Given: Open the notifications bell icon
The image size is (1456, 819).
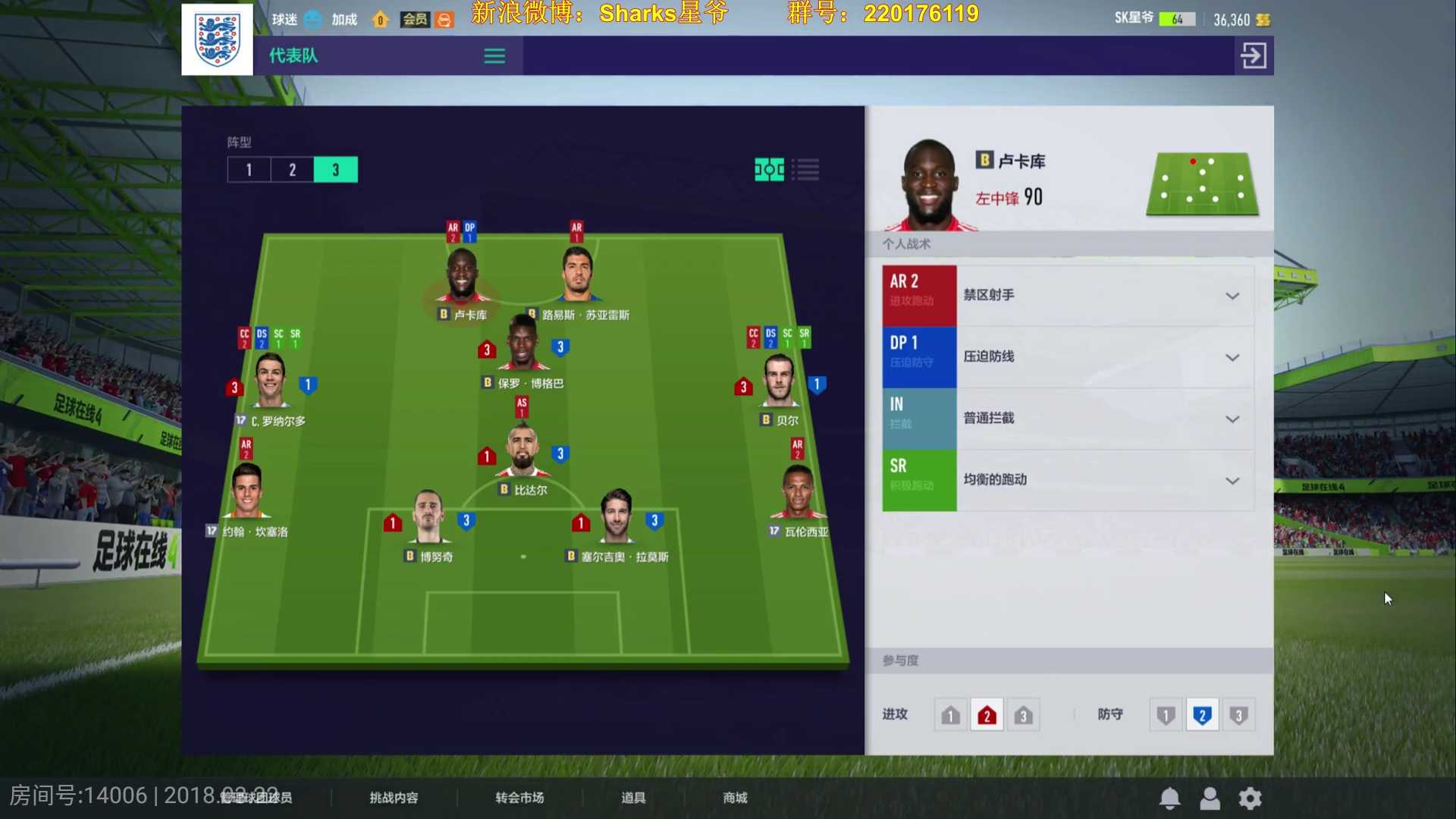Looking at the screenshot, I should (1169, 798).
